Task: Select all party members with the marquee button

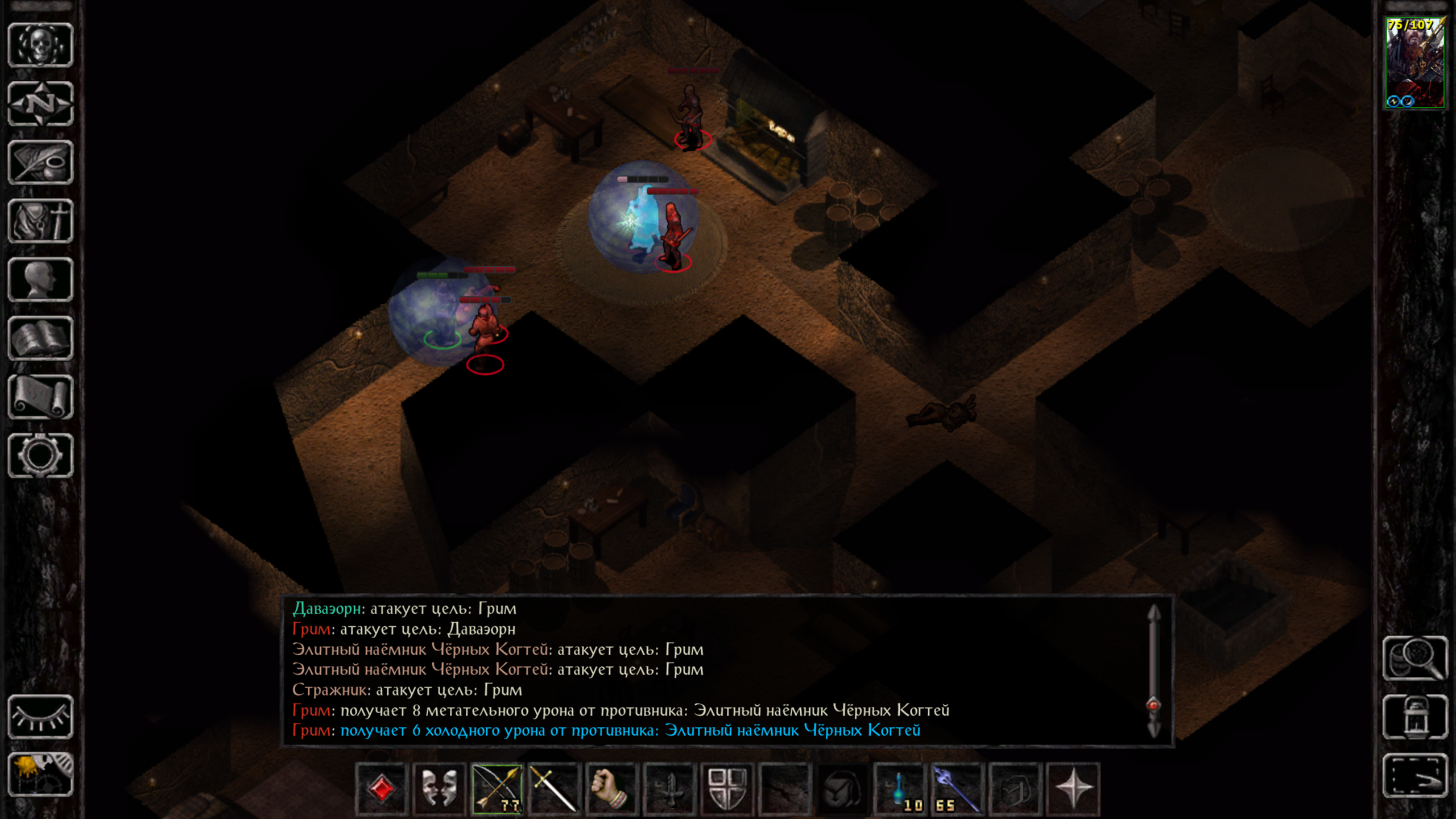Action: coord(1414,776)
